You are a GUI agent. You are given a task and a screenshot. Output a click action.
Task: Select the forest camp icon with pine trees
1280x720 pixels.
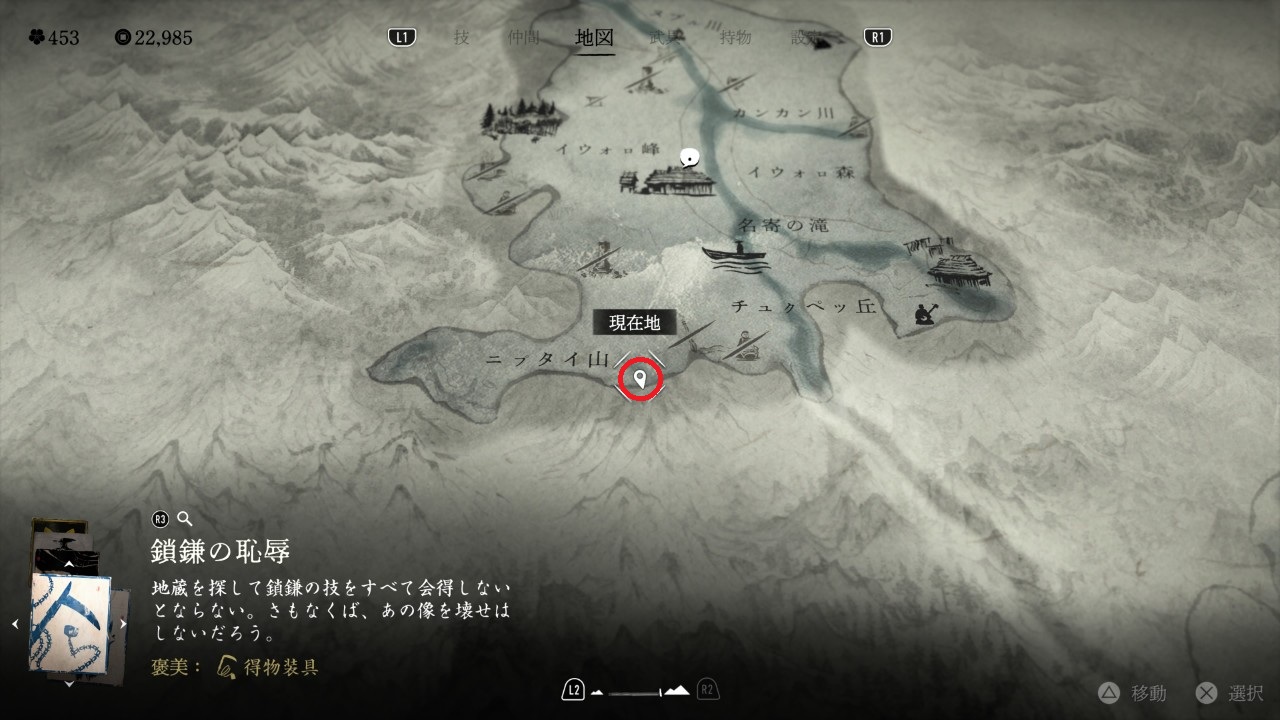[x=518, y=116]
